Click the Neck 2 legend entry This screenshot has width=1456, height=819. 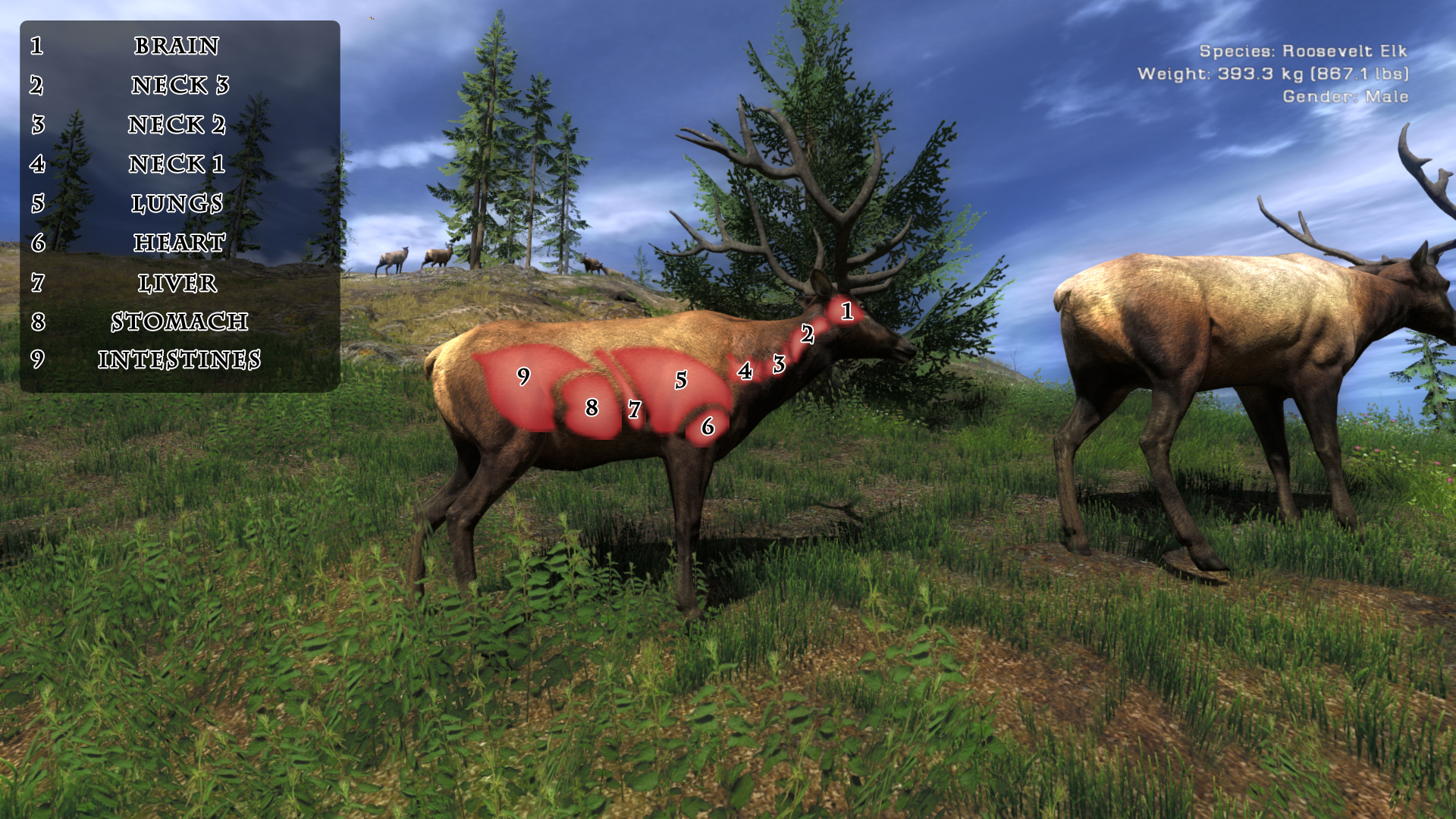(x=177, y=124)
